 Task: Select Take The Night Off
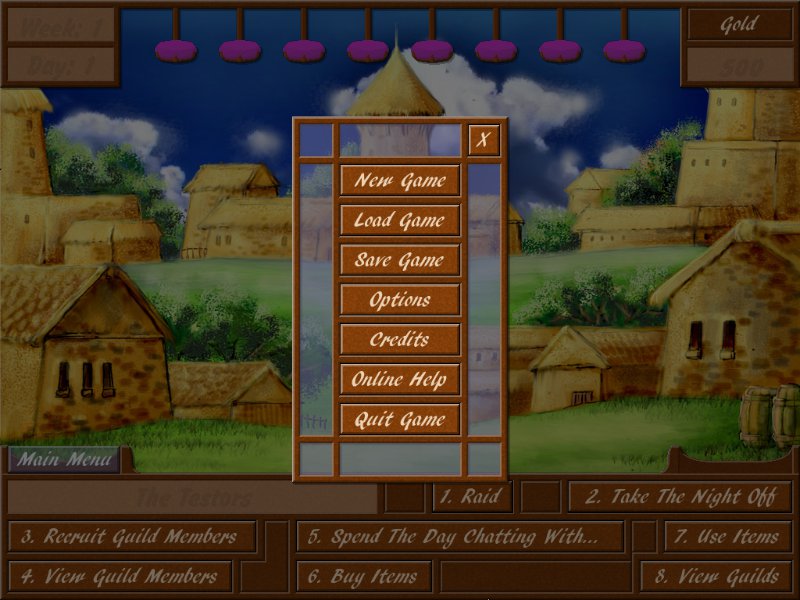coord(679,496)
